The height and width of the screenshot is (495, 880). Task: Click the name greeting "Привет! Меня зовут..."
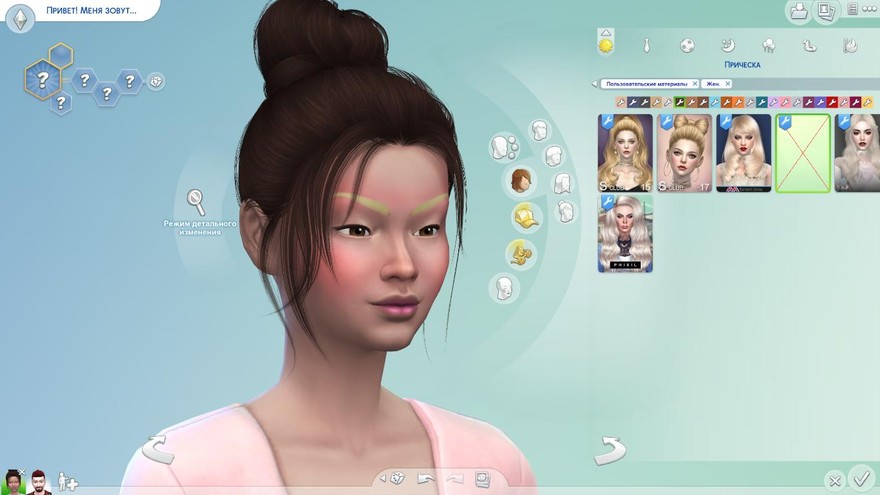tap(86, 11)
